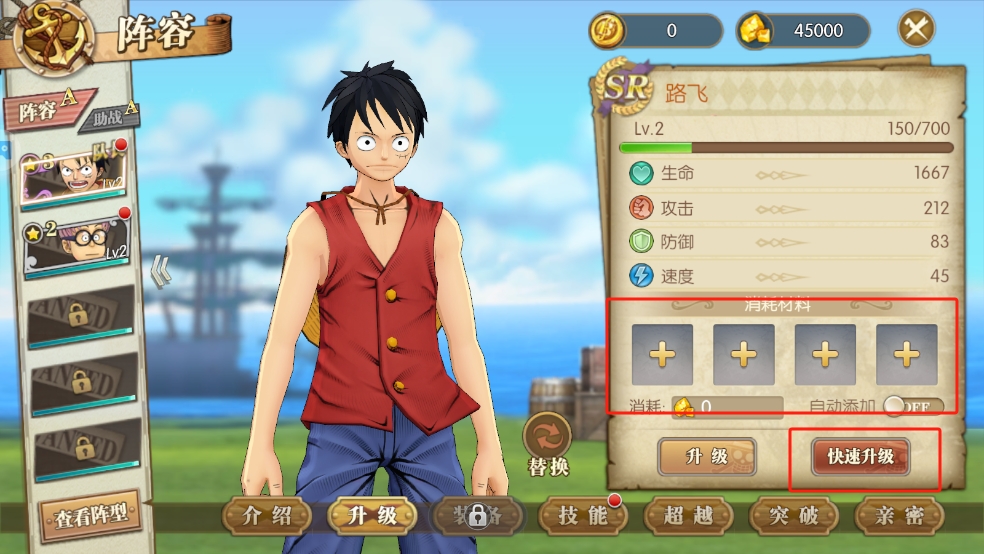984x554 pixels.
Task: Collapse the lineup panel with the arrow
Action: pos(159,270)
